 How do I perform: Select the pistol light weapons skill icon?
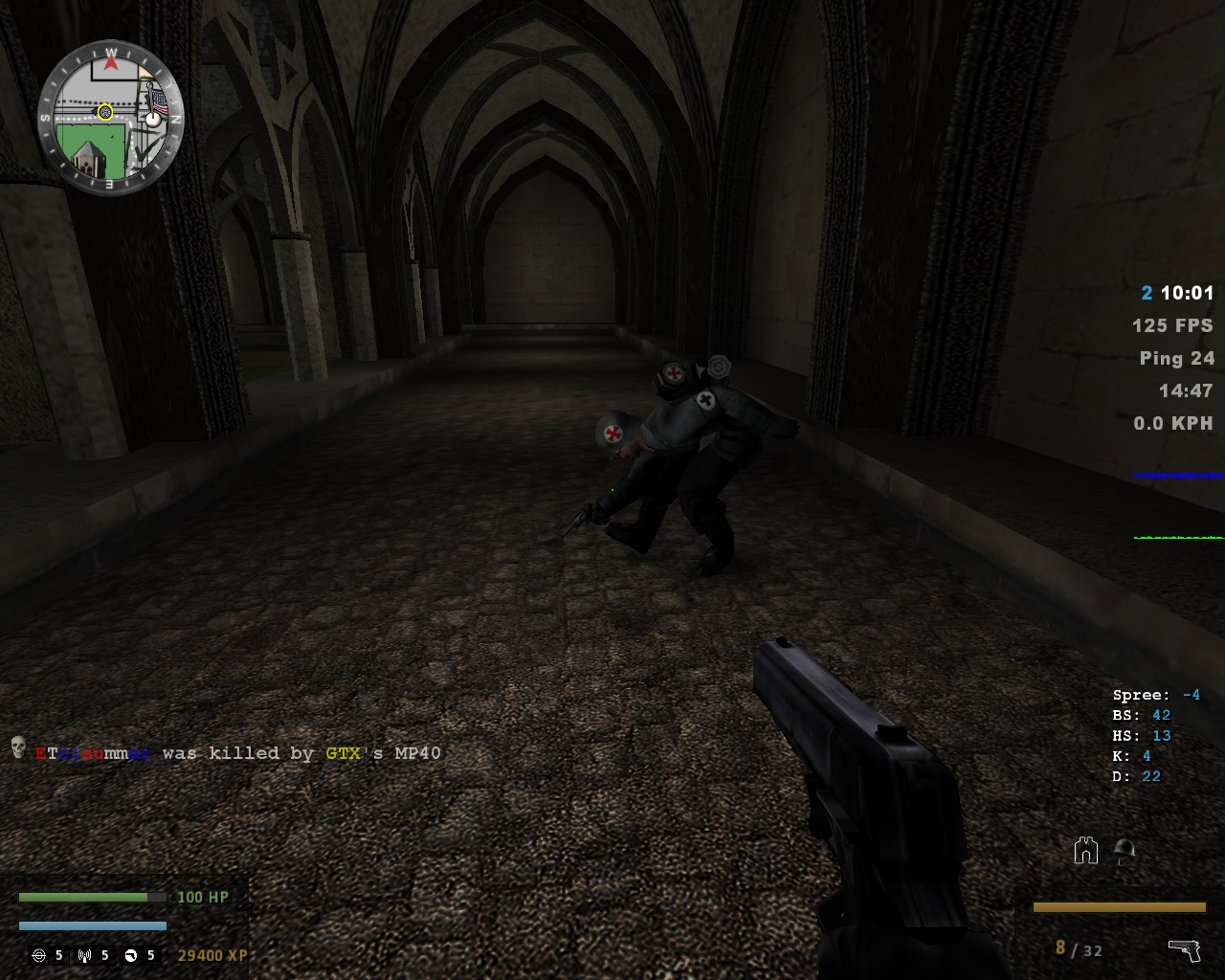pyautogui.click(x=131, y=955)
